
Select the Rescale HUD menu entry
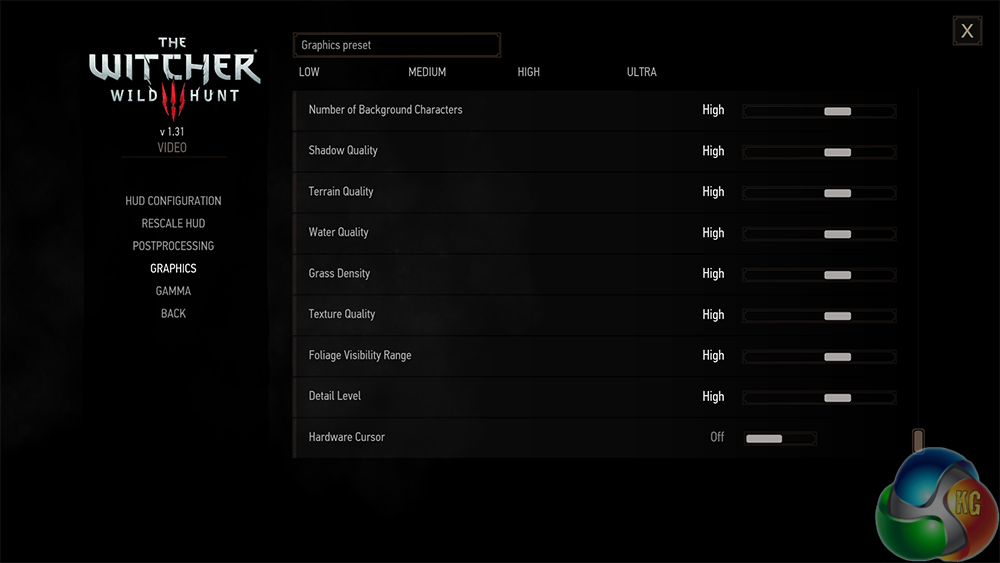click(x=173, y=223)
